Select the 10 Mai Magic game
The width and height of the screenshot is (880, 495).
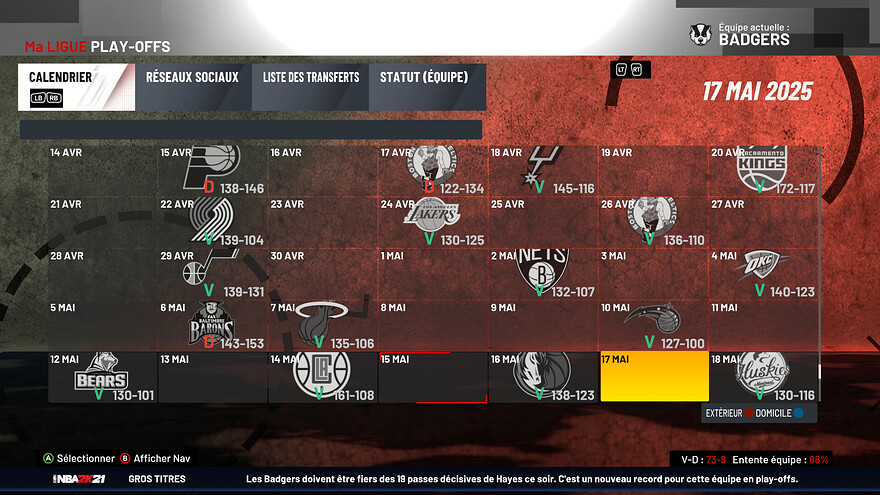[654, 325]
